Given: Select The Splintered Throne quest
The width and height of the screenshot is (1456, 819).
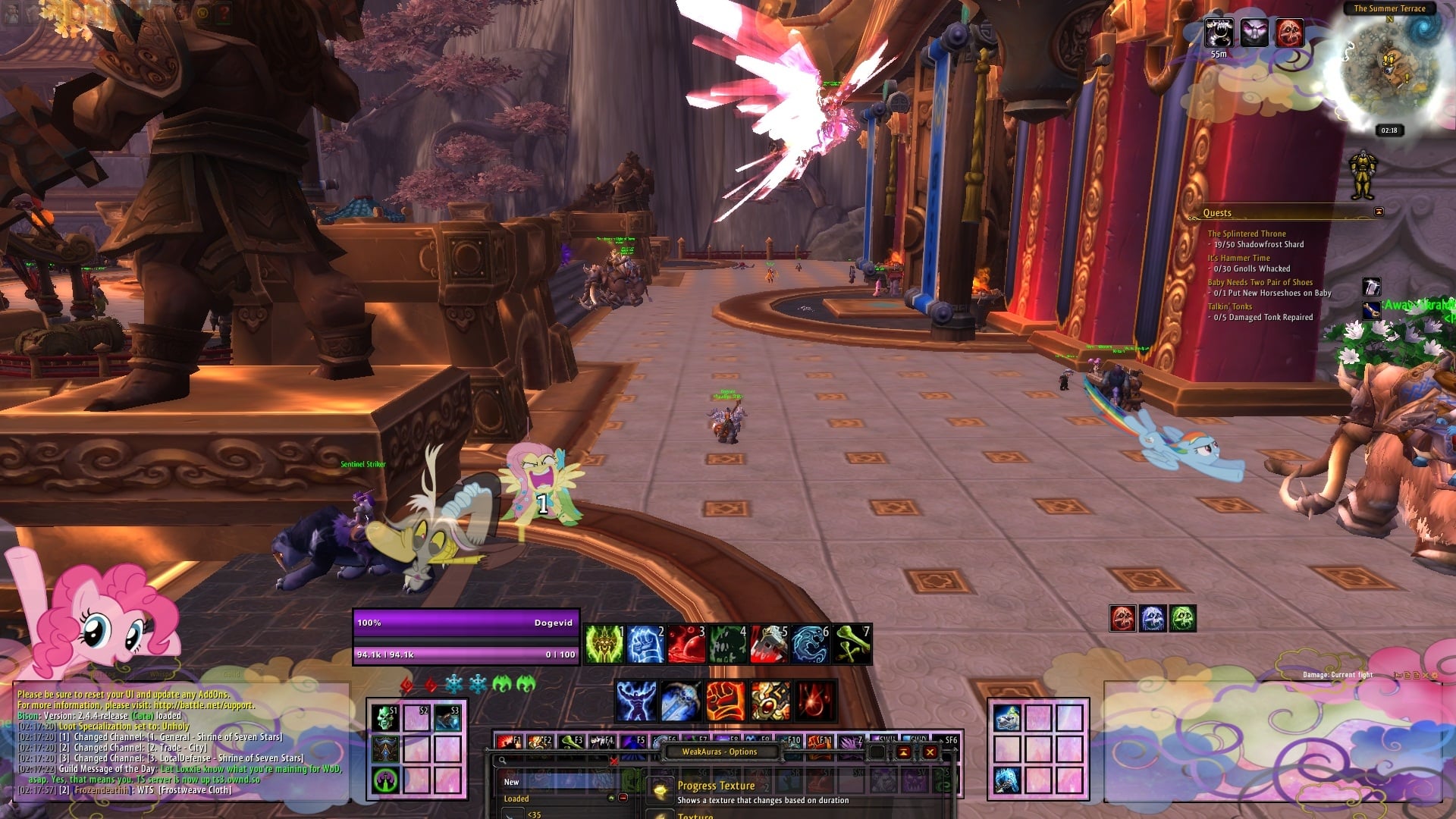Looking at the screenshot, I should [x=1246, y=234].
